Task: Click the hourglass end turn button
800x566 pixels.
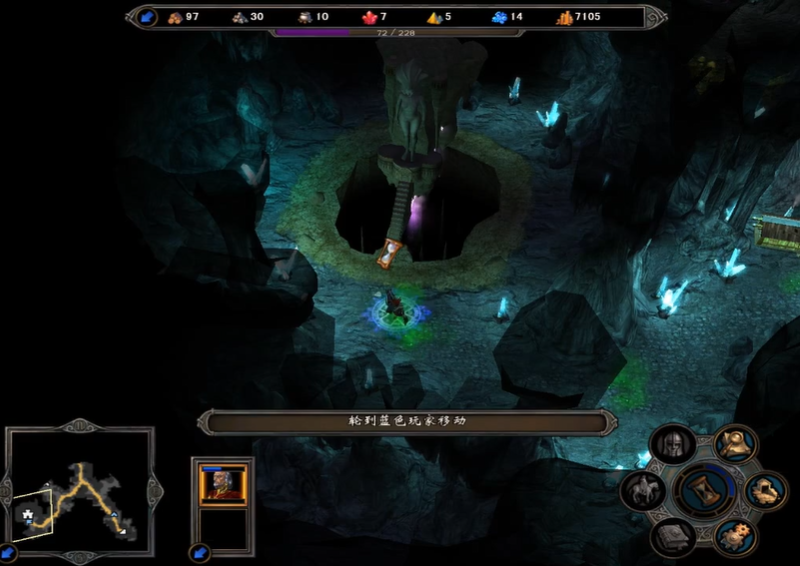Action: tap(704, 489)
